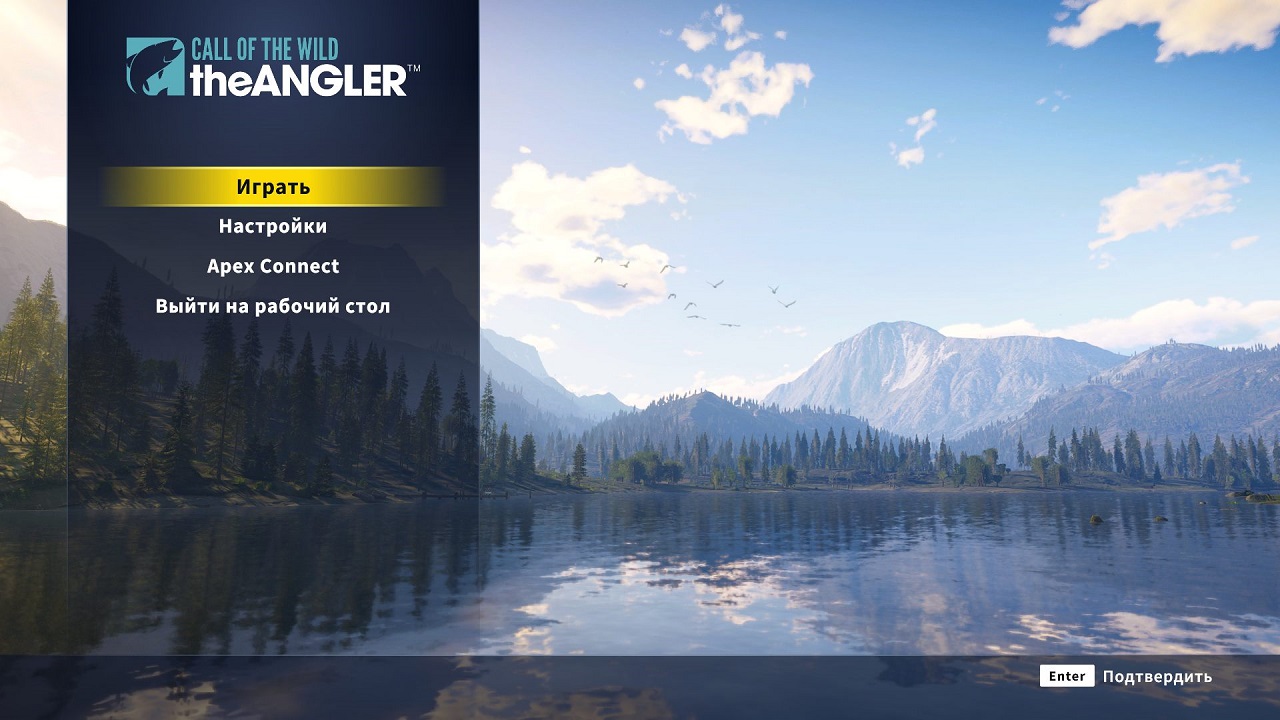Screen dimensions: 1280x720
Task: Click the yellow selection bar on Играть
Action: (272, 186)
